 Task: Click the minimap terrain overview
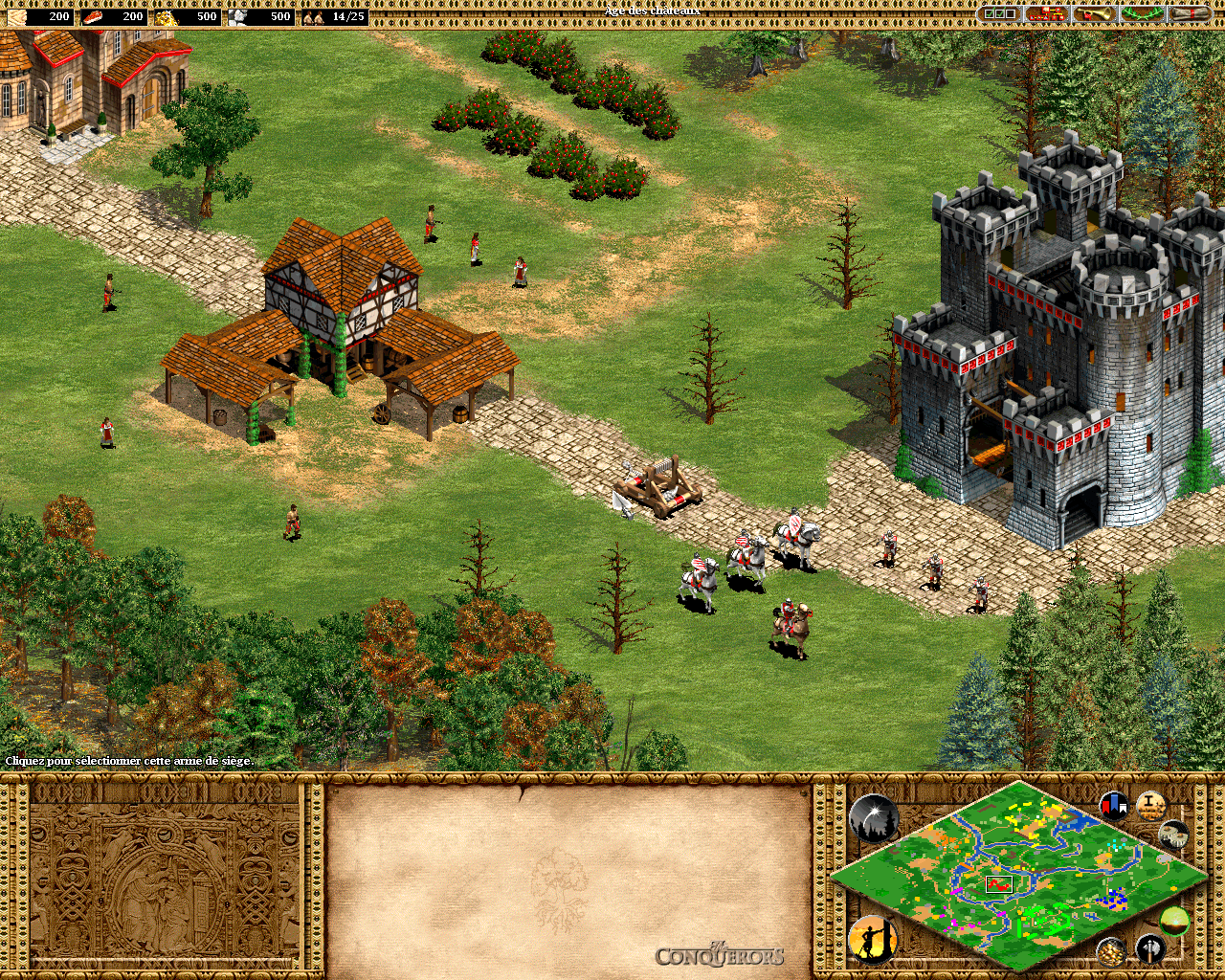[1018, 876]
